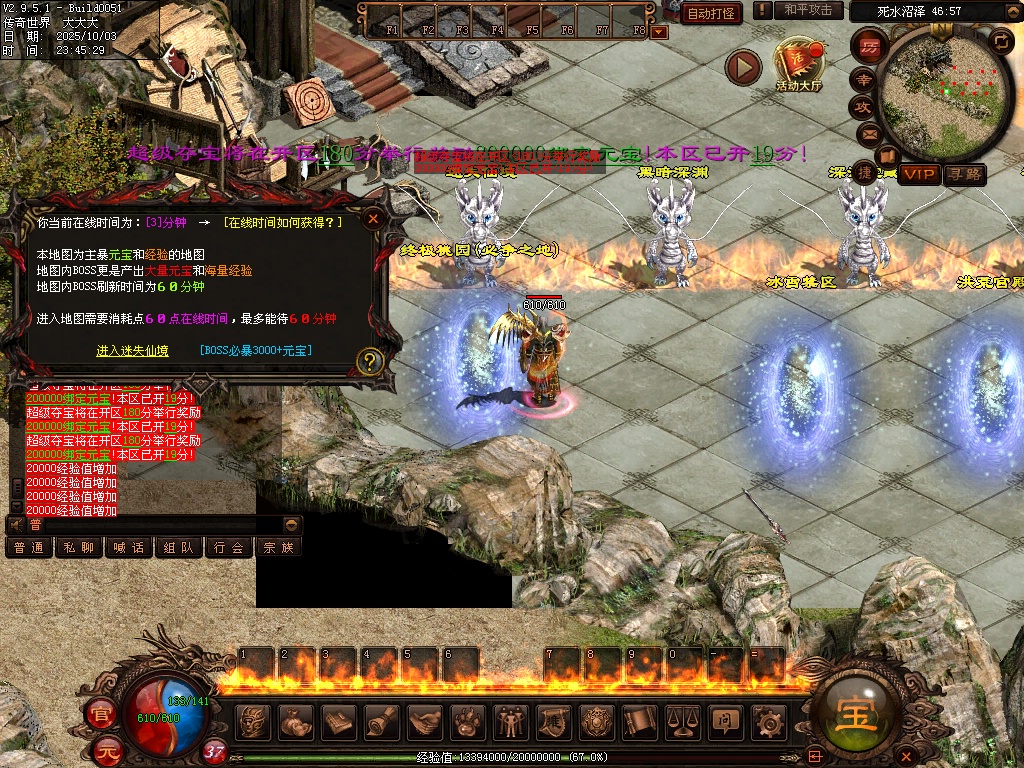
Task: Toggle the 自动打怪 auto-fight button
Action: 711,13
